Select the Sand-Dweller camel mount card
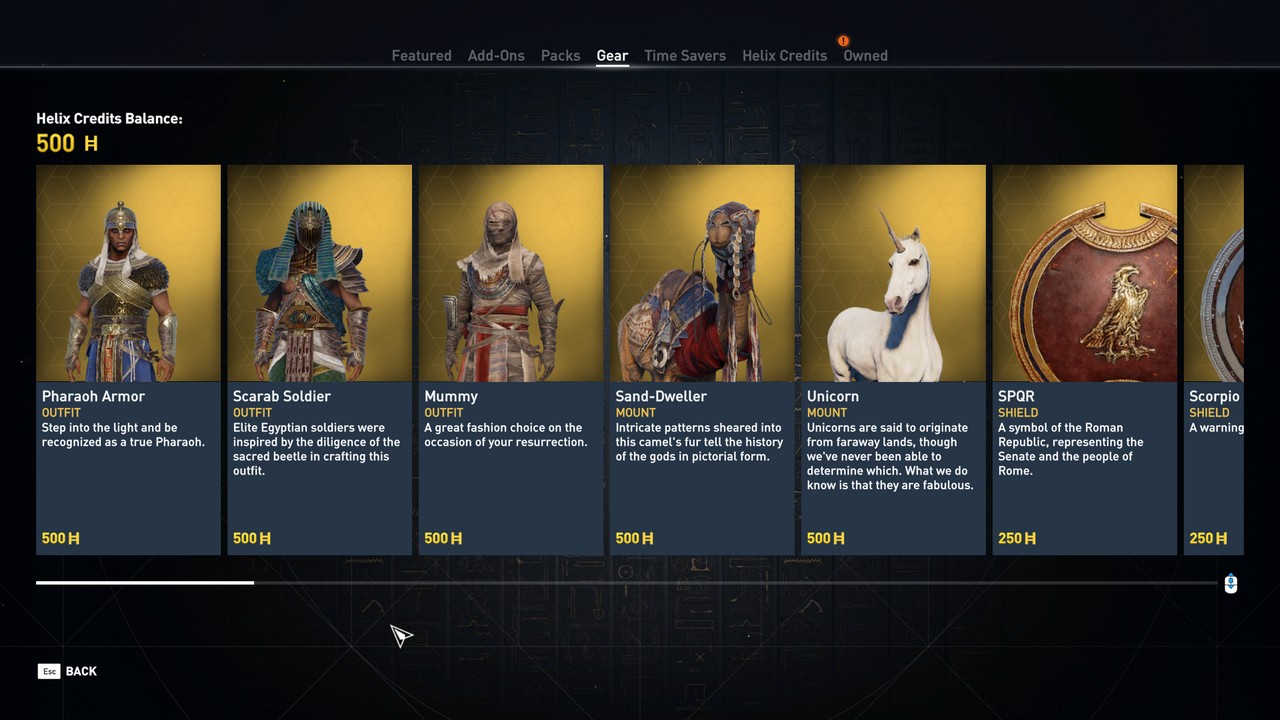This screenshot has height=720, width=1280. click(x=702, y=359)
